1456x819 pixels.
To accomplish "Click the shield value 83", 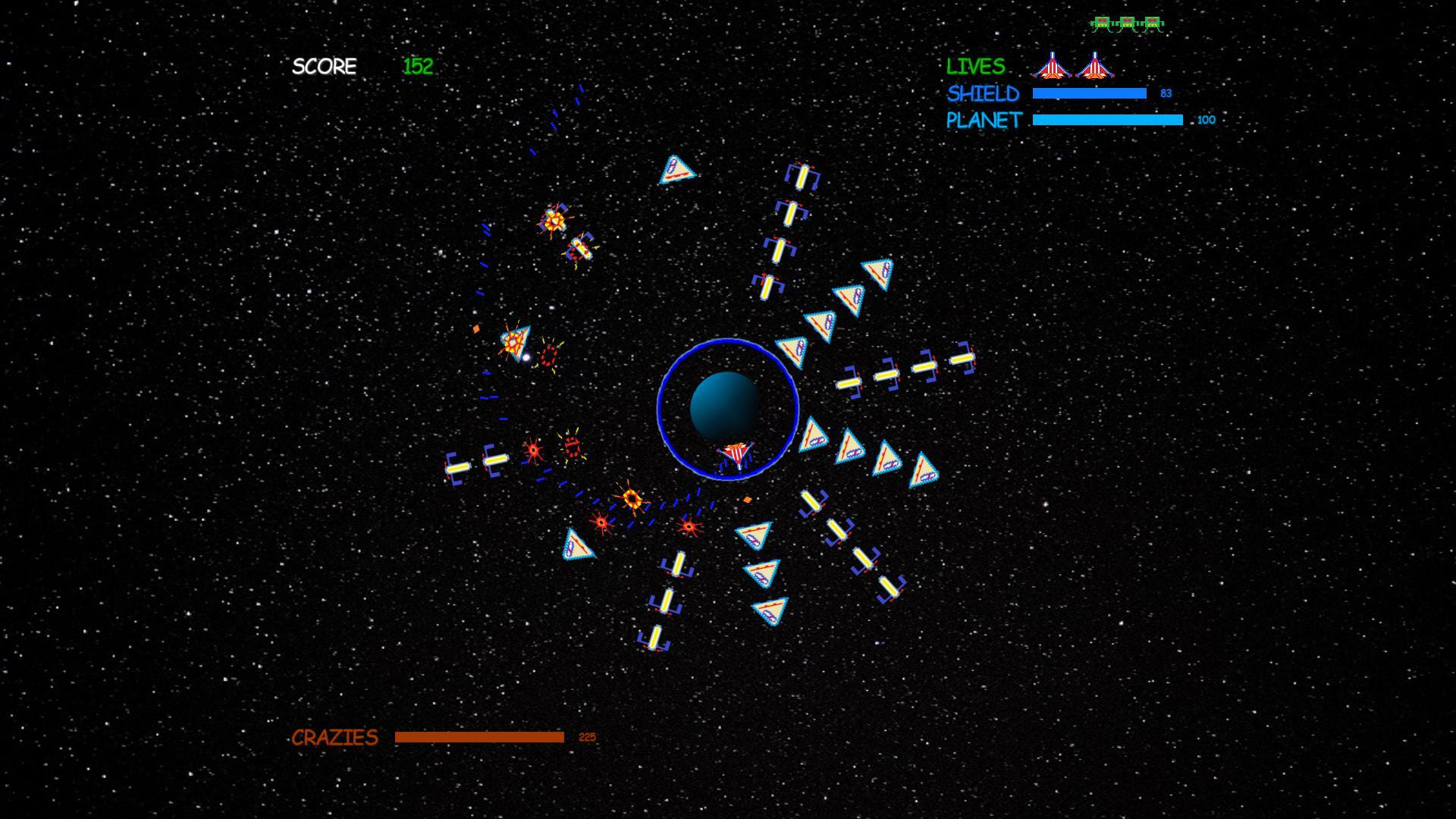I will (x=1166, y=92).
